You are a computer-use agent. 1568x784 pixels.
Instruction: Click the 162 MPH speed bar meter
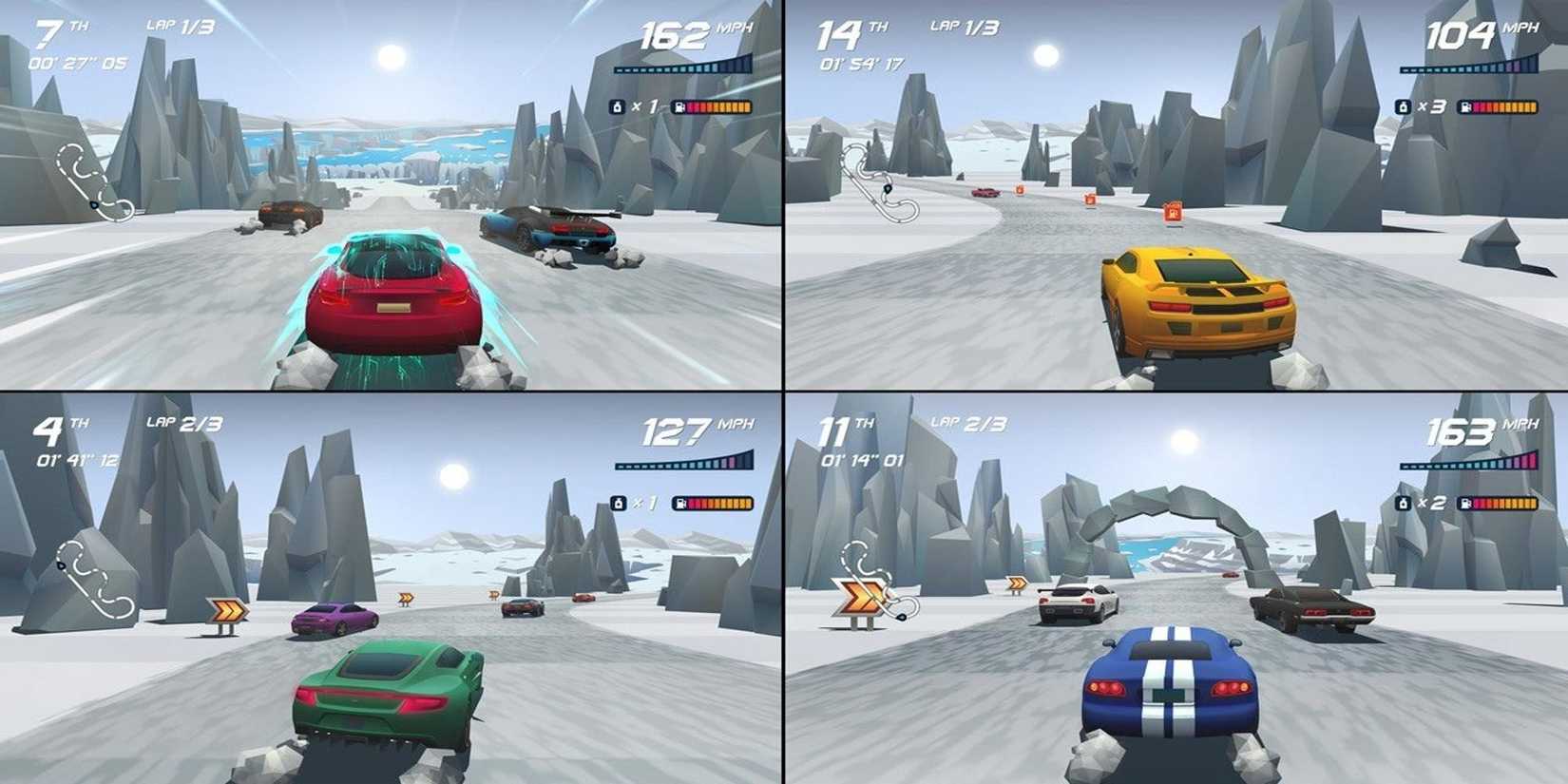[x=684, y=67]
